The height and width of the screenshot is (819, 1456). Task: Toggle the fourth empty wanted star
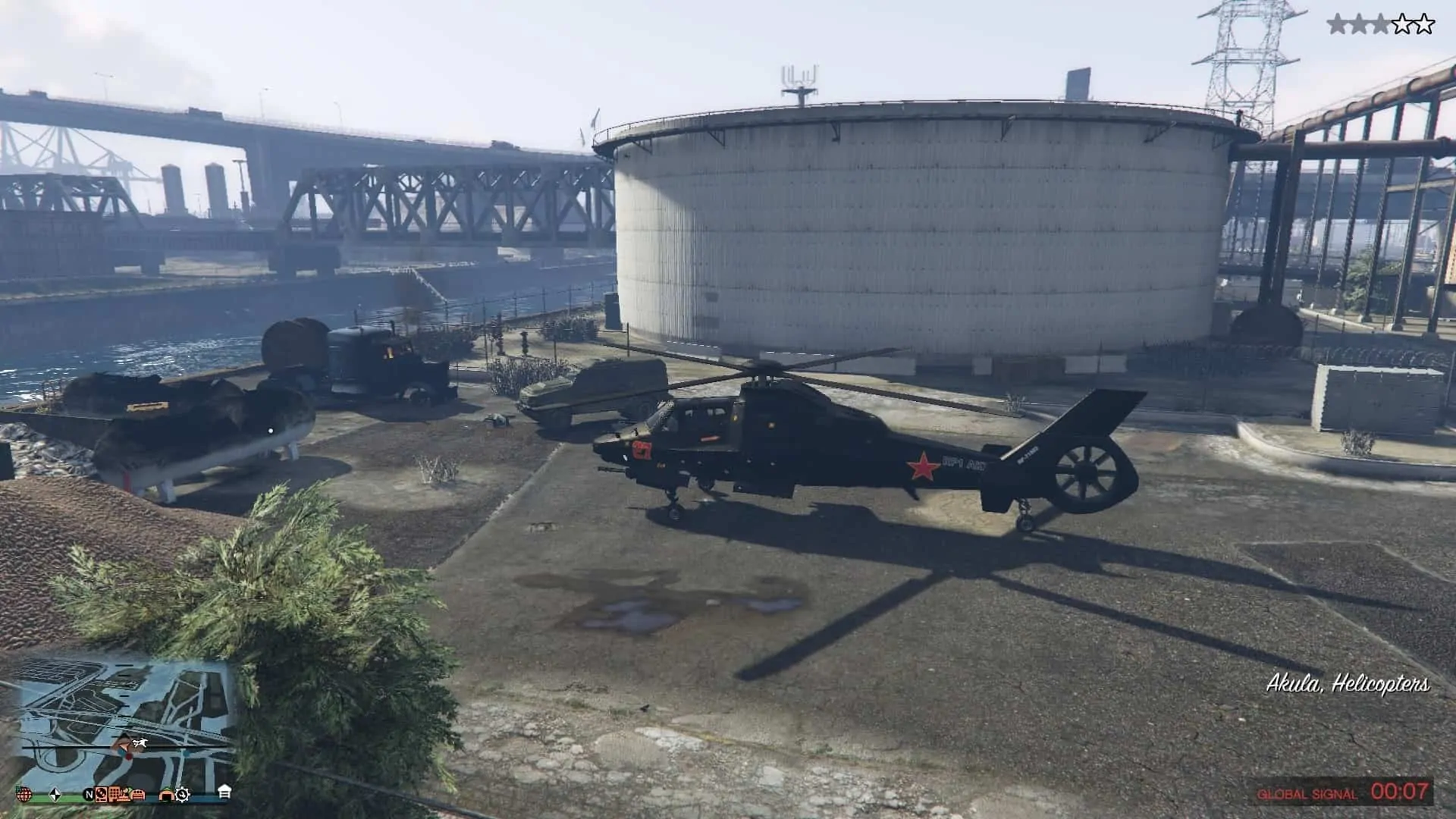(1403, 23)
